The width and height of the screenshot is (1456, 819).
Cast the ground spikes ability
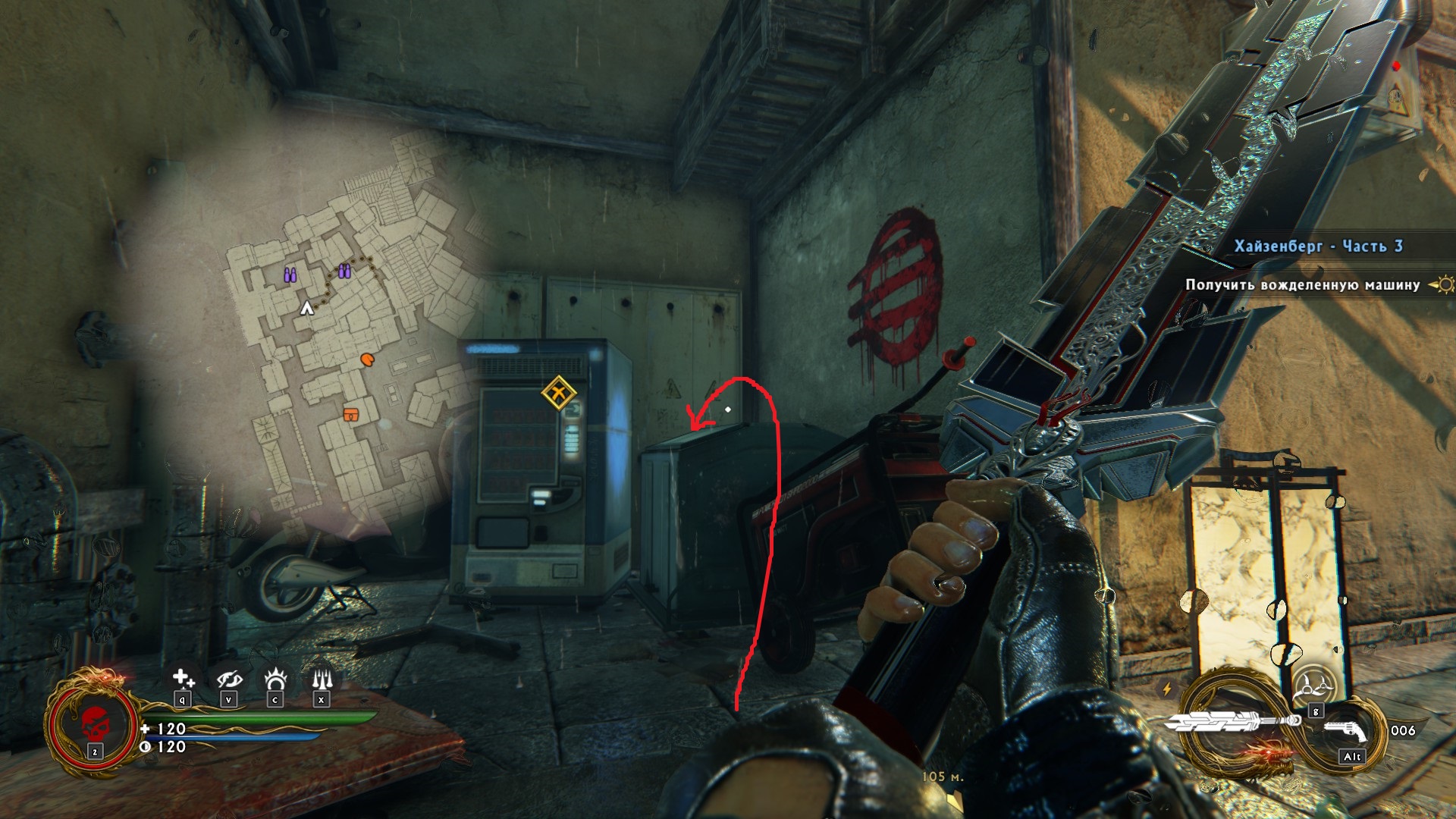pos(322,678)
